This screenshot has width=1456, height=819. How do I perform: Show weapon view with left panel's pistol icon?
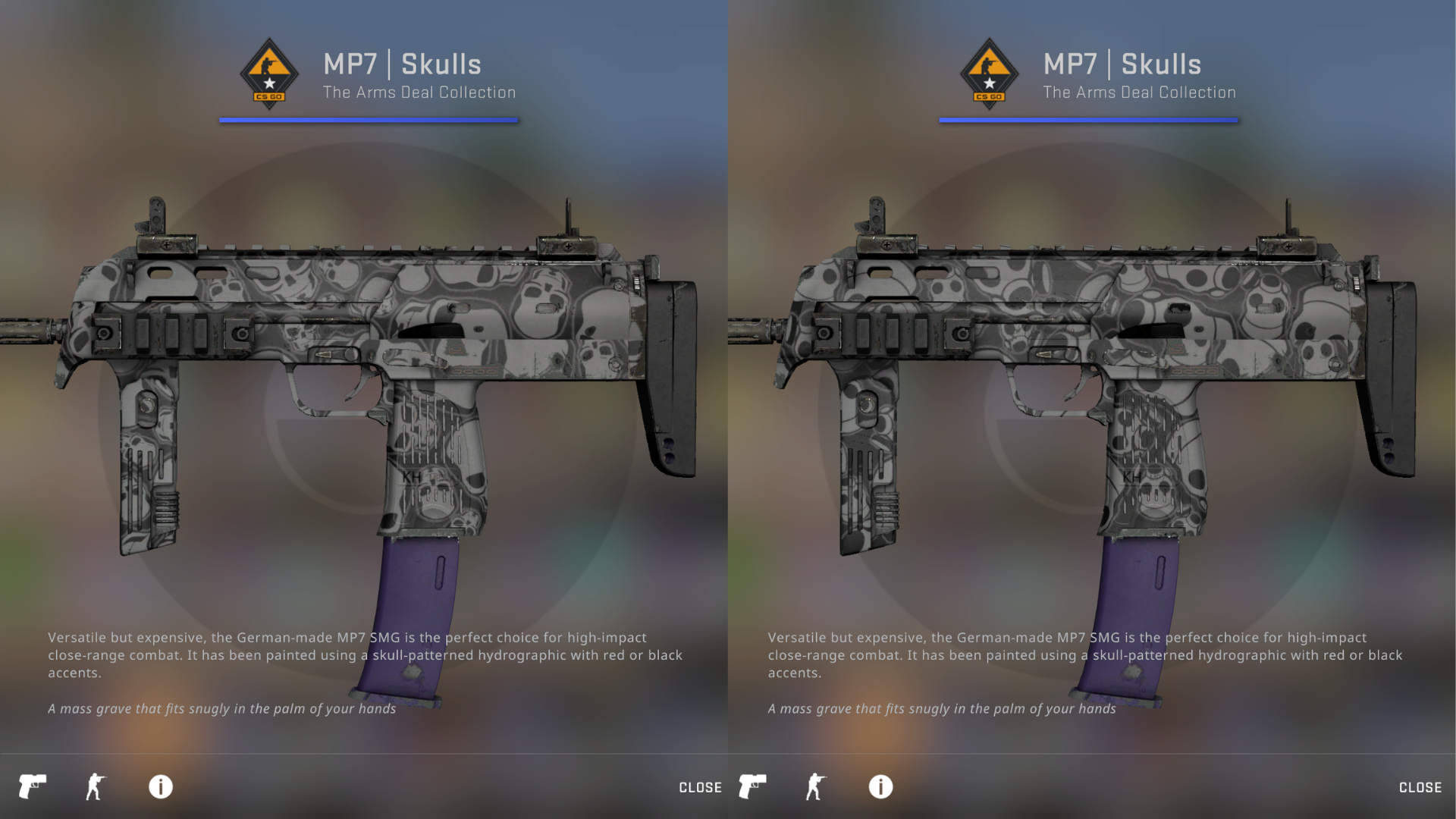click(33, 786)
